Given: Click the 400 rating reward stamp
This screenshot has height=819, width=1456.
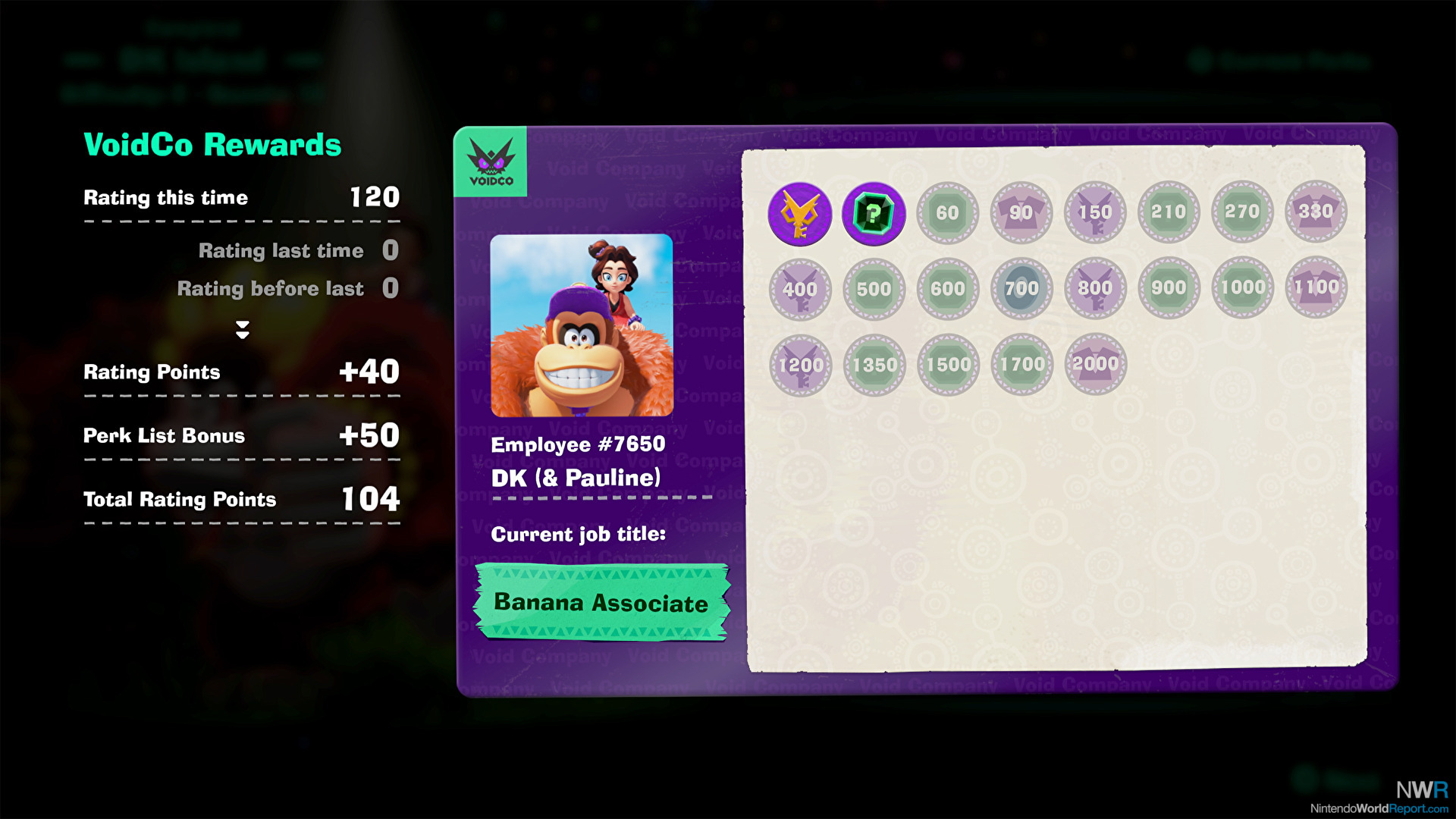Looking at the screenshot, I should click(x=800, y=289).
